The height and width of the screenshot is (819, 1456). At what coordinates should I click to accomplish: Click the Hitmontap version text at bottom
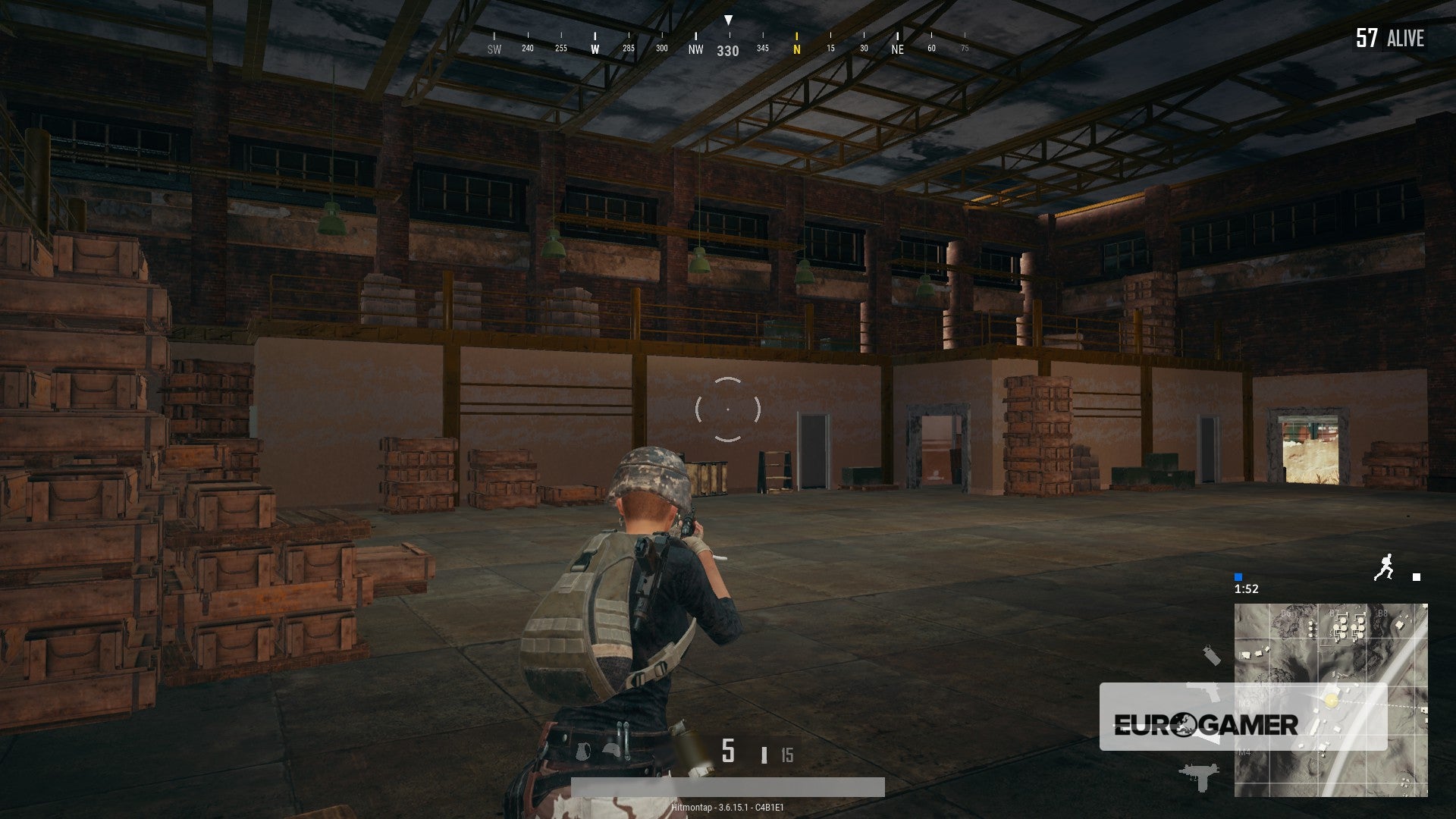coord(727,808)
